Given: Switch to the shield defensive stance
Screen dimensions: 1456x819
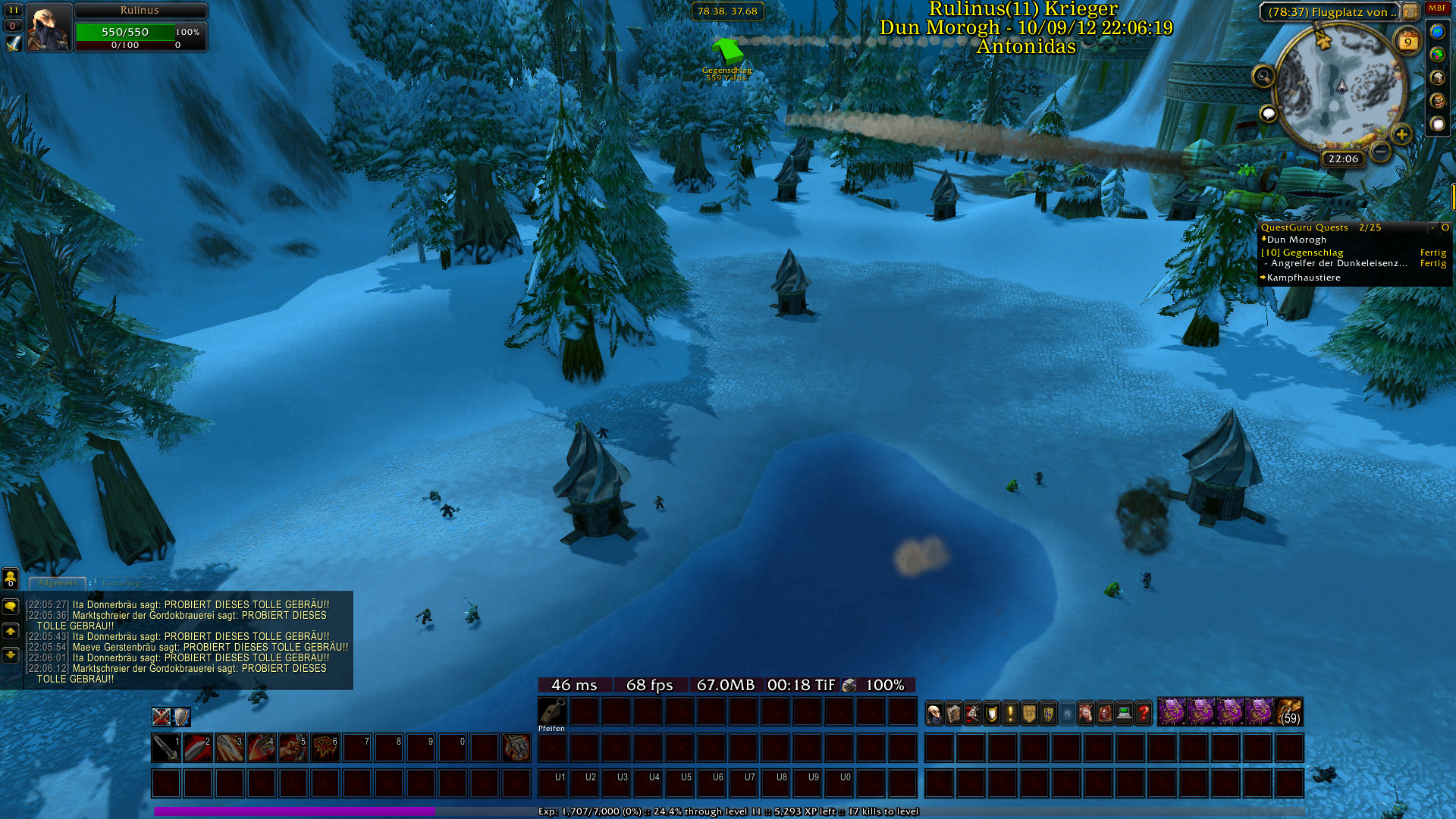Looking at the screenshot, I should tap(181, 717).
